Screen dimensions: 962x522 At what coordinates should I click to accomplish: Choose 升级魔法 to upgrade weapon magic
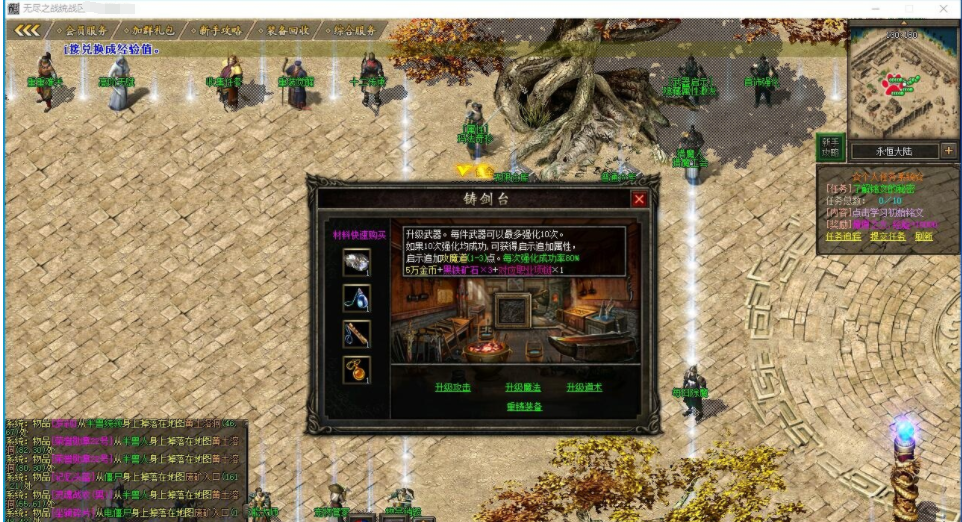click(x=522, y=387)
